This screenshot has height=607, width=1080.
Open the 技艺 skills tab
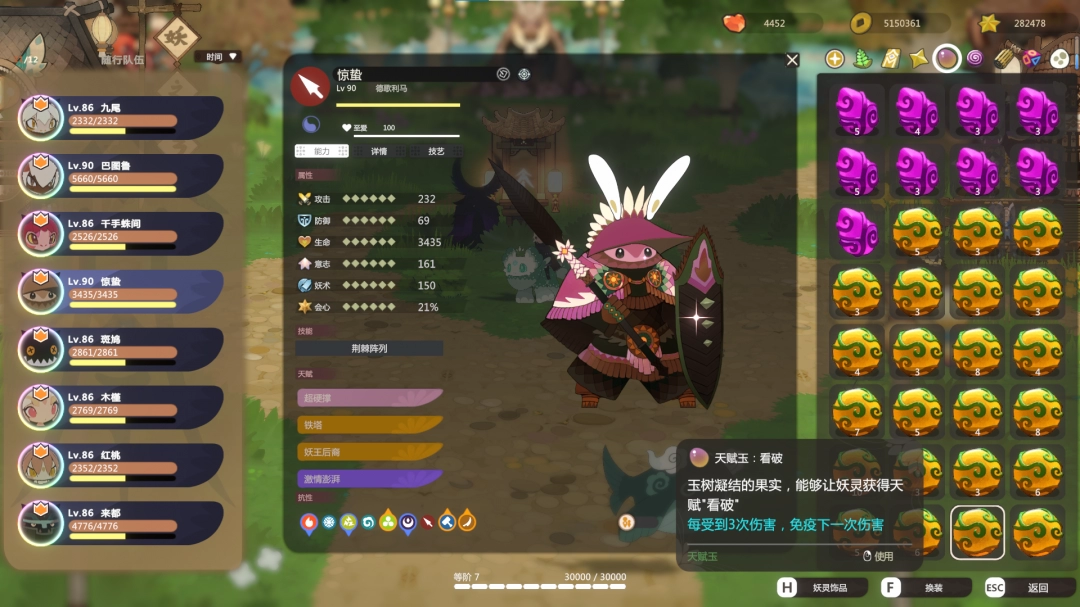(x=436, y=151)
